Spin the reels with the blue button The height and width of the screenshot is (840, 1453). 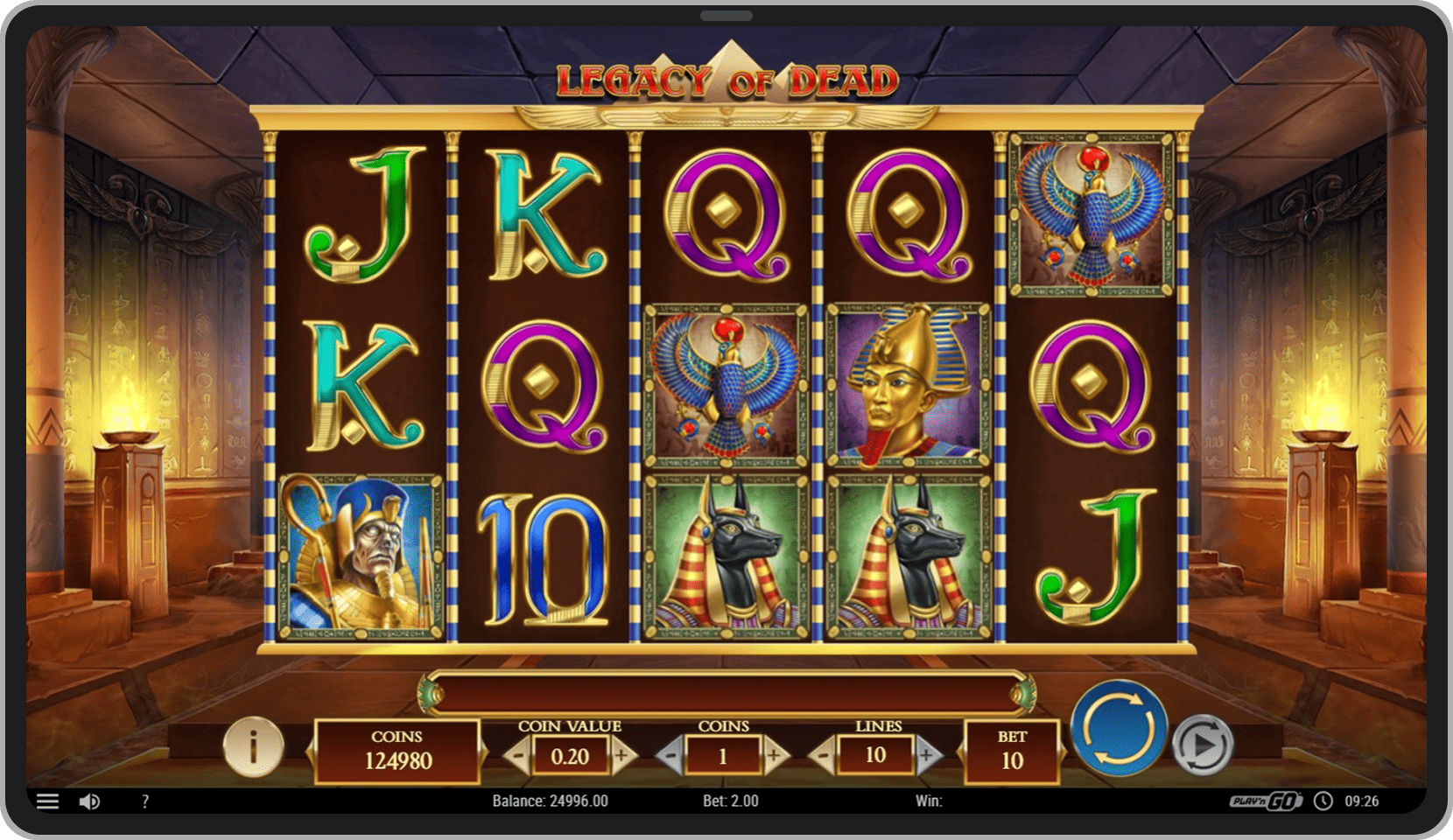pos(1120,728)
